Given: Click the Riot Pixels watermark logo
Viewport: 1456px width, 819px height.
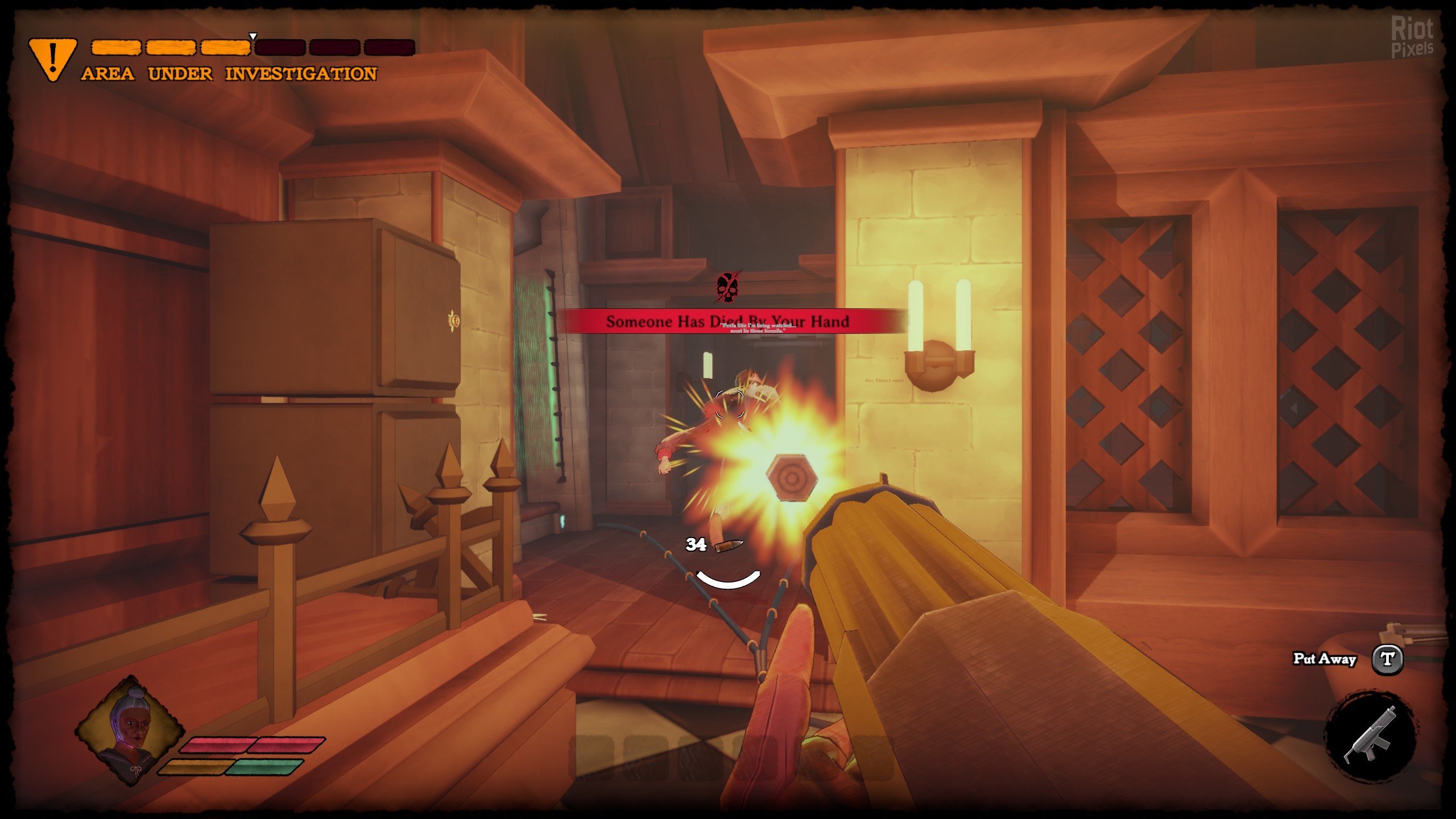Looking at the screenshot, I should point(1412,37).
